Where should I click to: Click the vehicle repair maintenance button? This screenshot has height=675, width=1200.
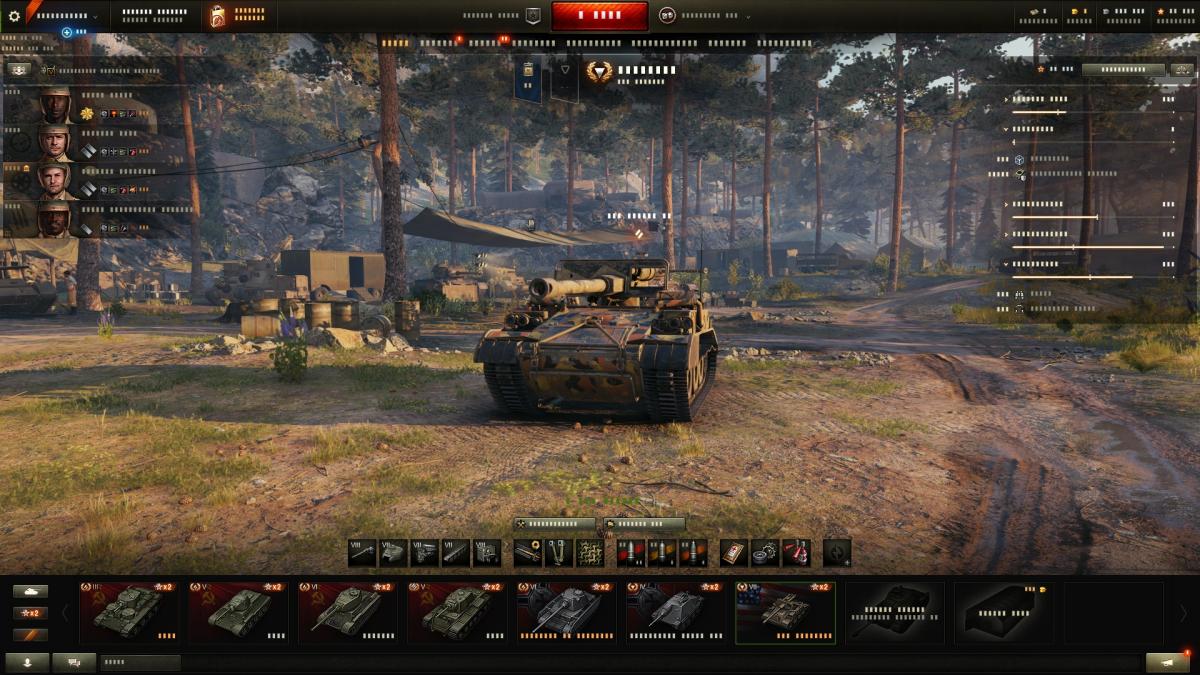(555, 524)
